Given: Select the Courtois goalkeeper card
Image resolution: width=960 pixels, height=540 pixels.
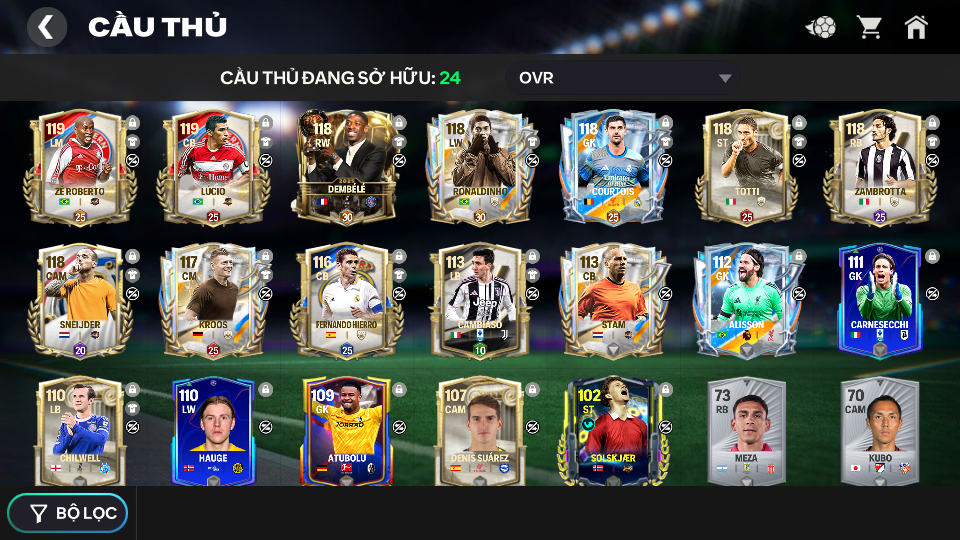Looking at the screenshot, I should pos(612,167).
